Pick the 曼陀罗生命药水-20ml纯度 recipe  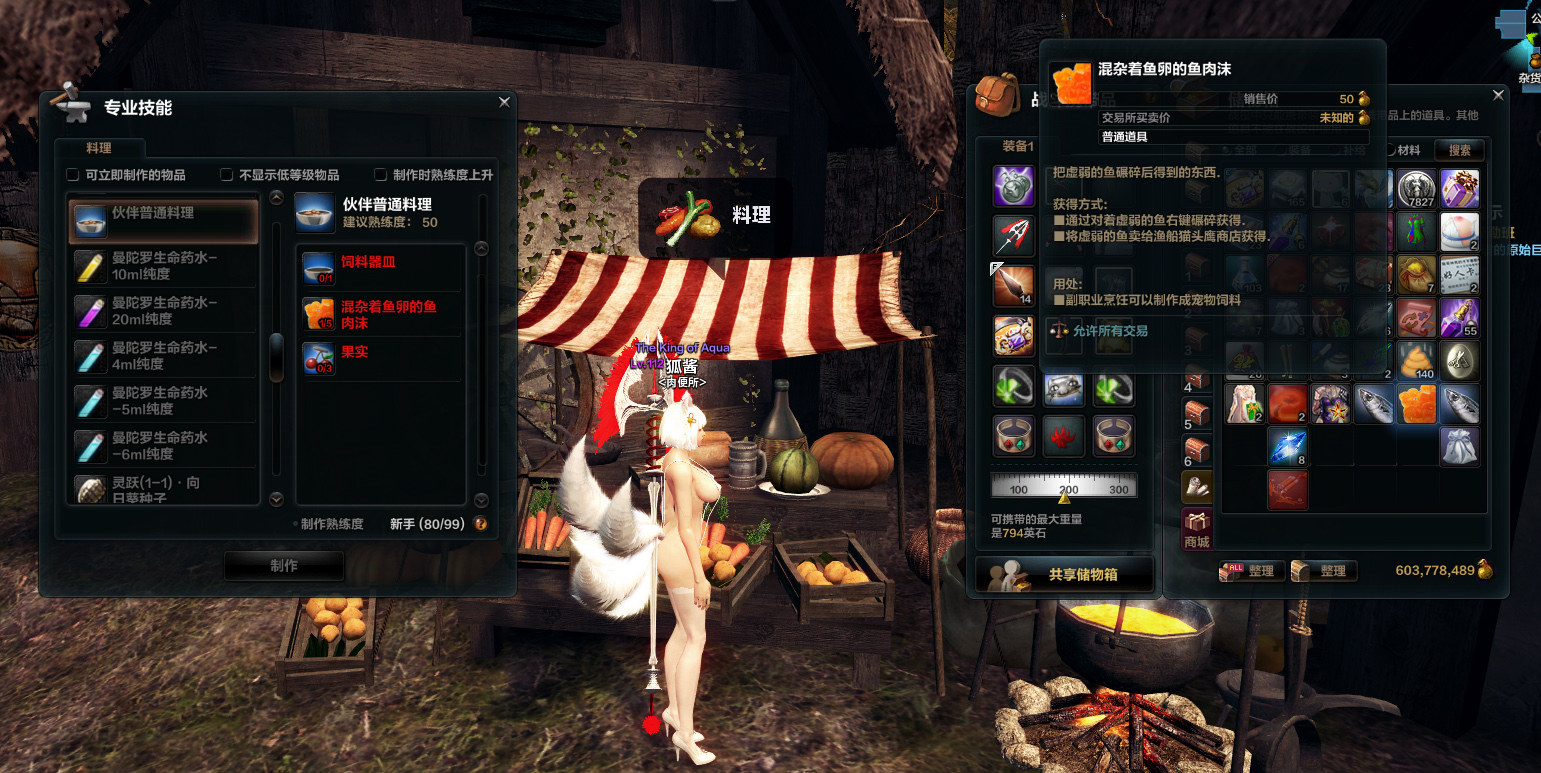point(163,311)
